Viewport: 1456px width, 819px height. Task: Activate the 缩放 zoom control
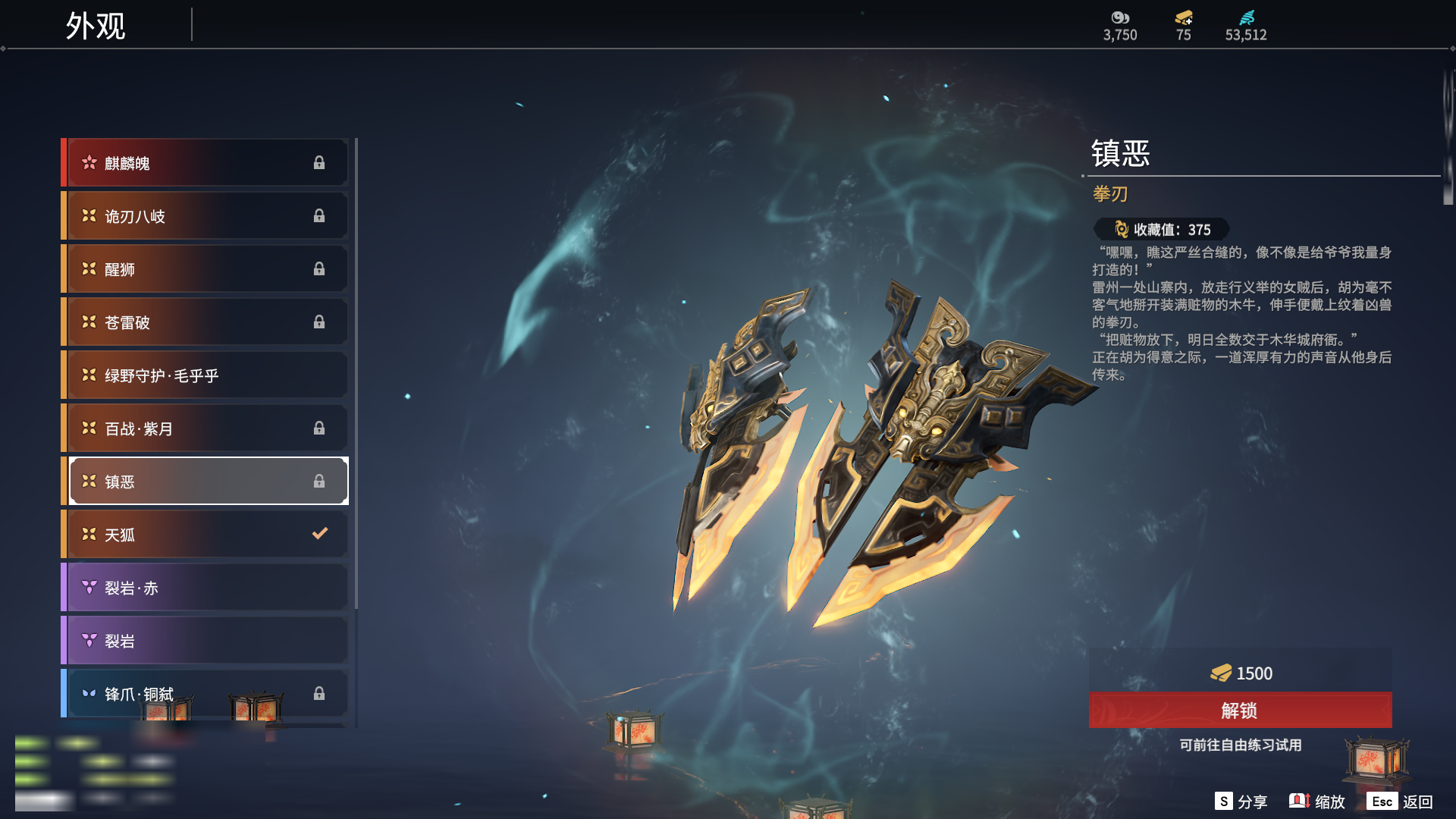pyautogui.click(x=1318, y=802)
